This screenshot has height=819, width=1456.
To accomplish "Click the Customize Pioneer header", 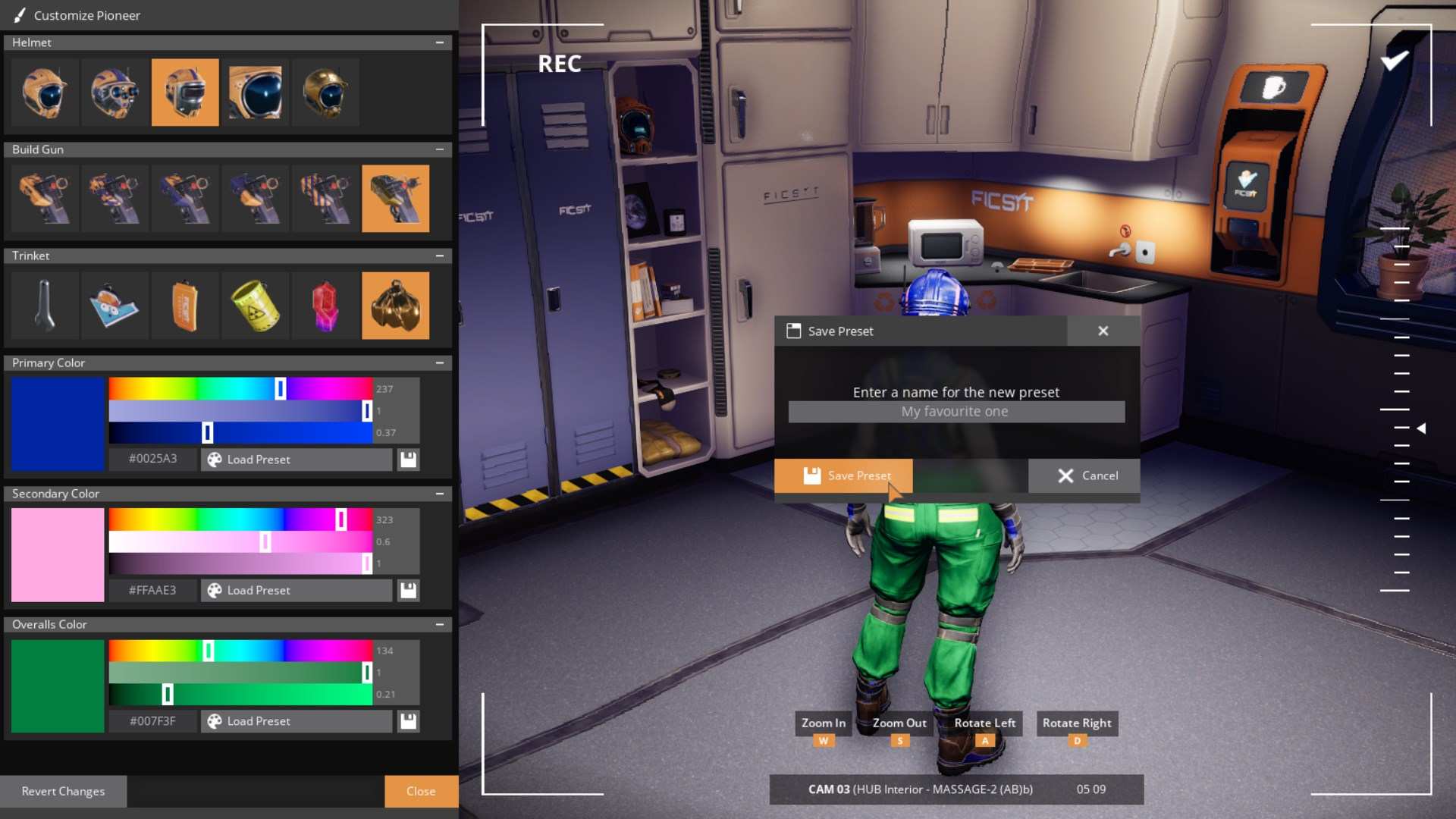I will [86, 15].
